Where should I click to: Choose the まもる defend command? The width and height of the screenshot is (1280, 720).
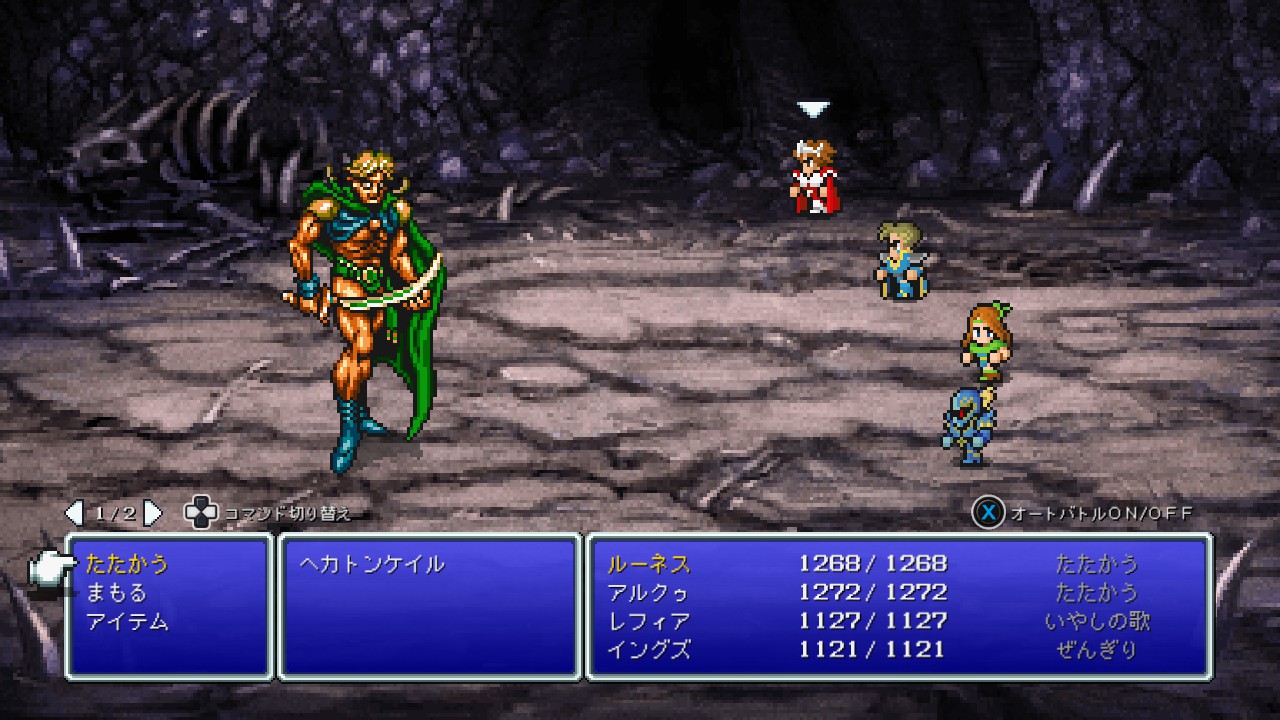point(116,593)
